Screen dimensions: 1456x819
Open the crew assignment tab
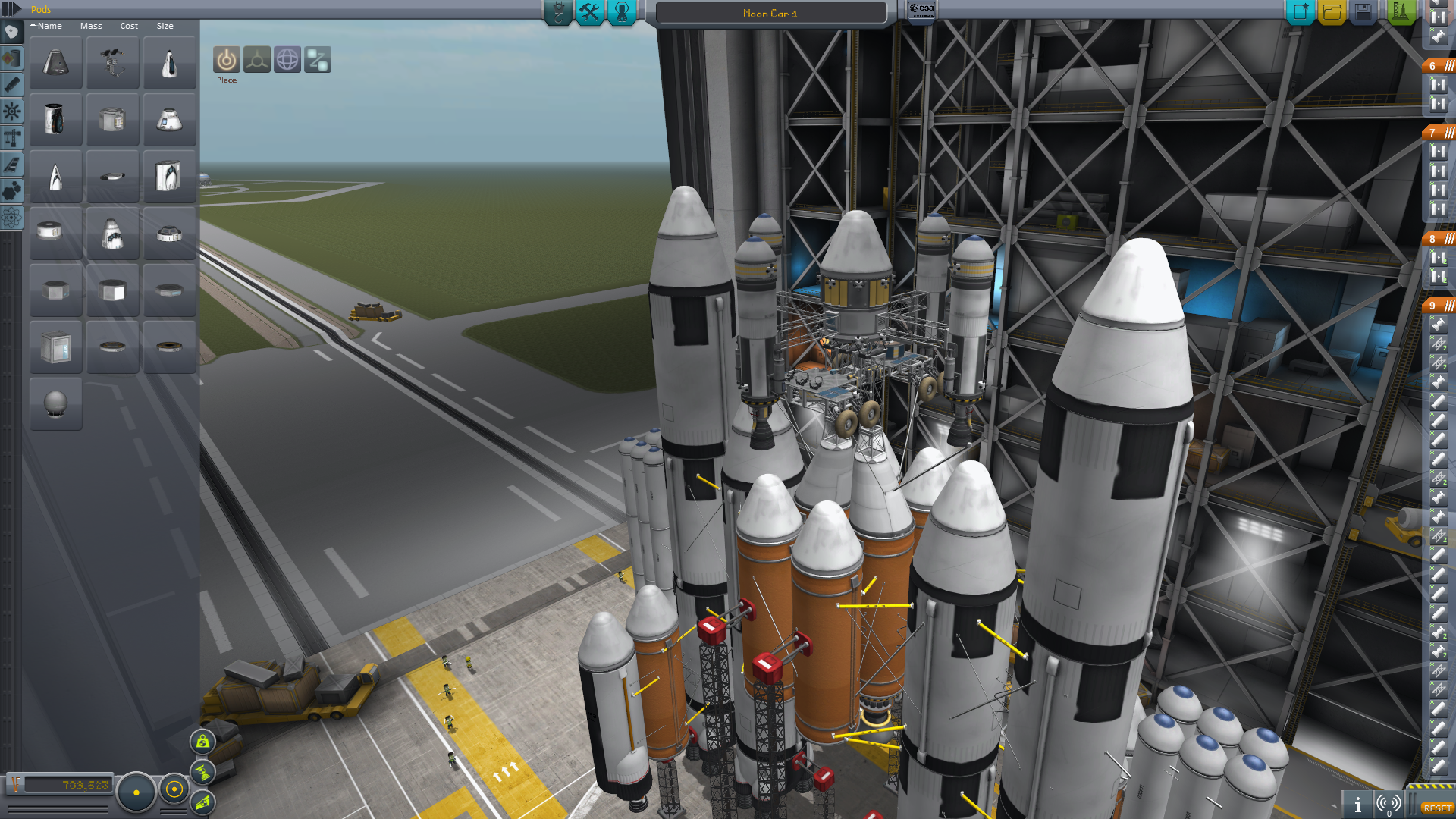[622, 12]
